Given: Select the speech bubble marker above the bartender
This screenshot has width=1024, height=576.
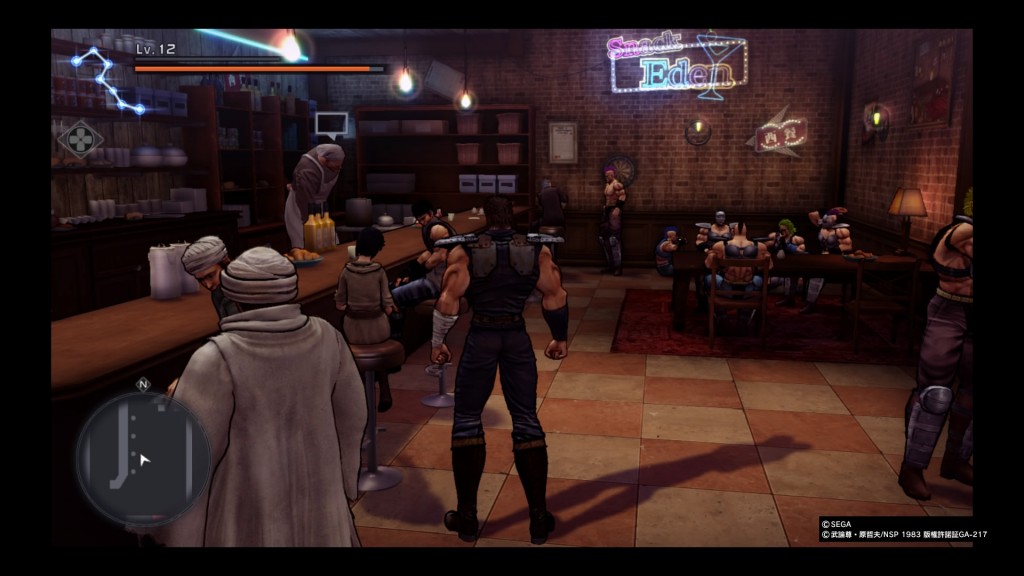Looking at the screenshot, I should (331, 125).
